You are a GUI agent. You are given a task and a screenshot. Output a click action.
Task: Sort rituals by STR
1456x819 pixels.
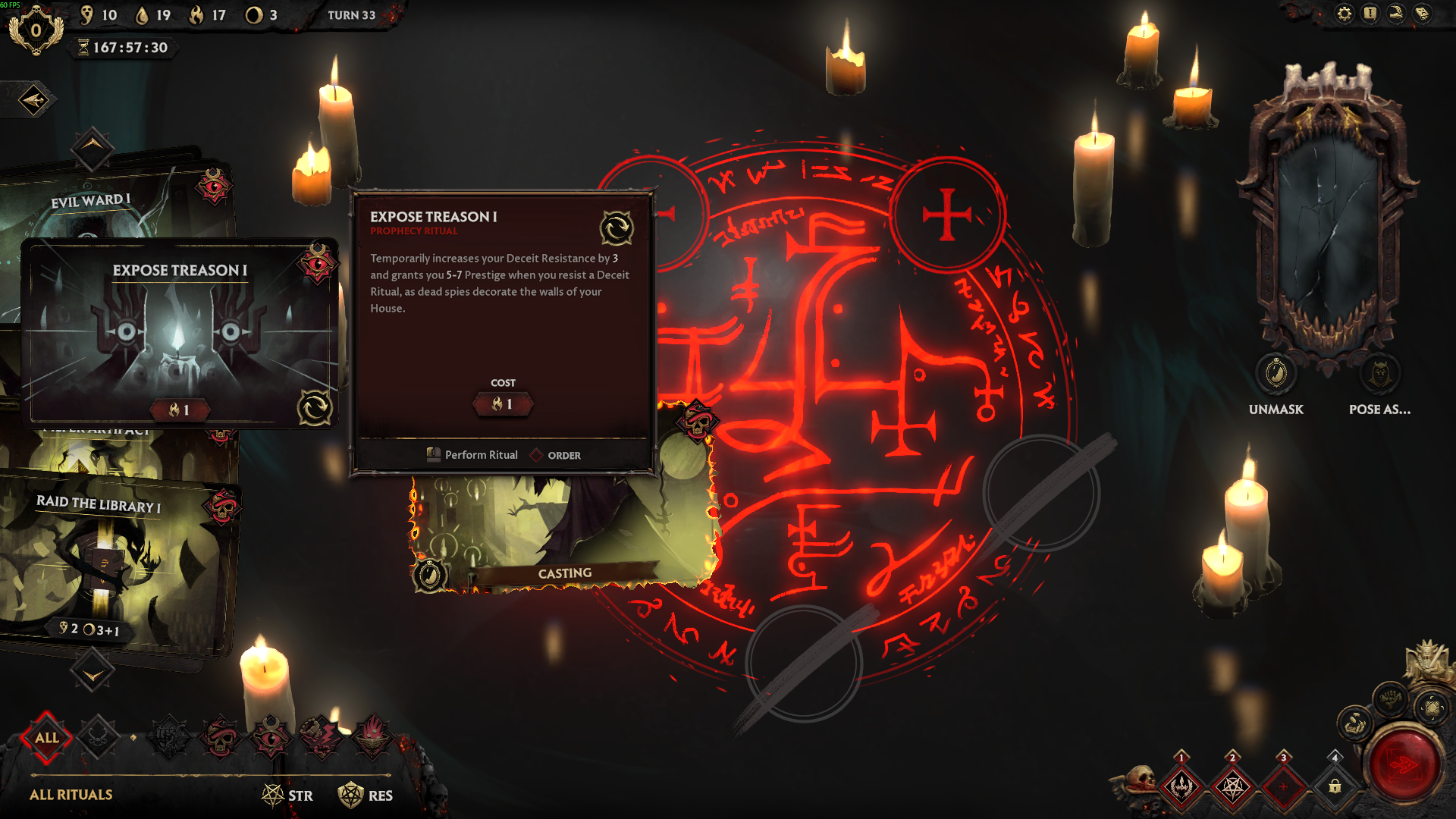coord(288,795)
